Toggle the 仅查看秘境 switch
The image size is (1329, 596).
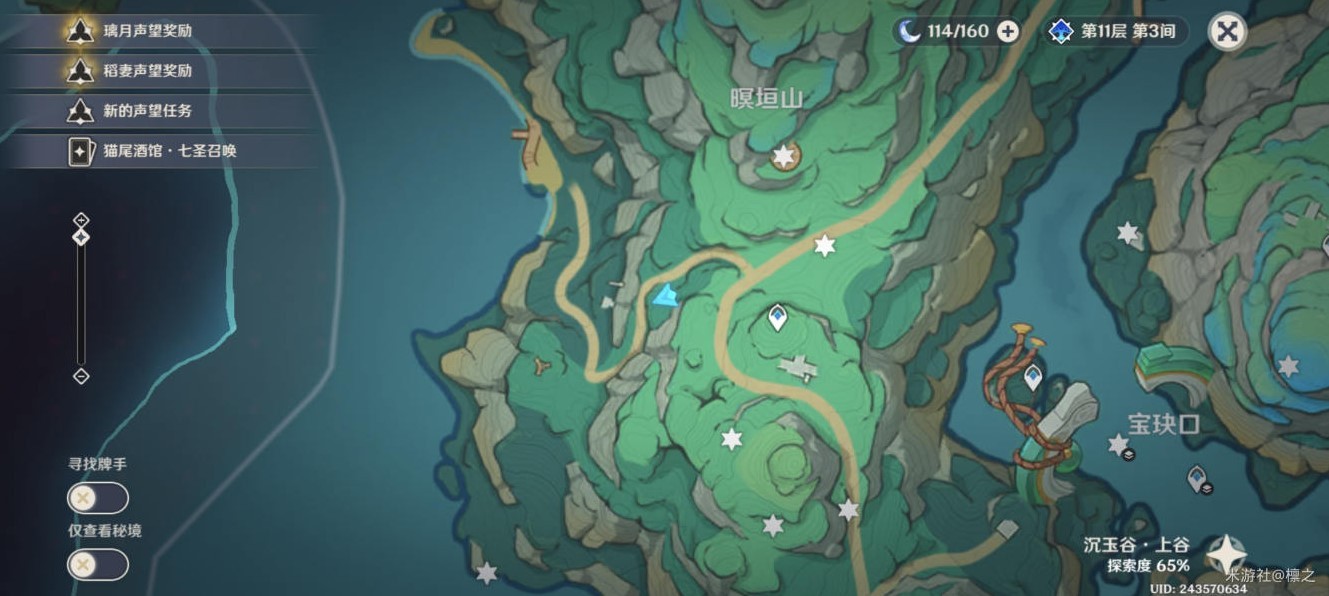click(97, 565)
